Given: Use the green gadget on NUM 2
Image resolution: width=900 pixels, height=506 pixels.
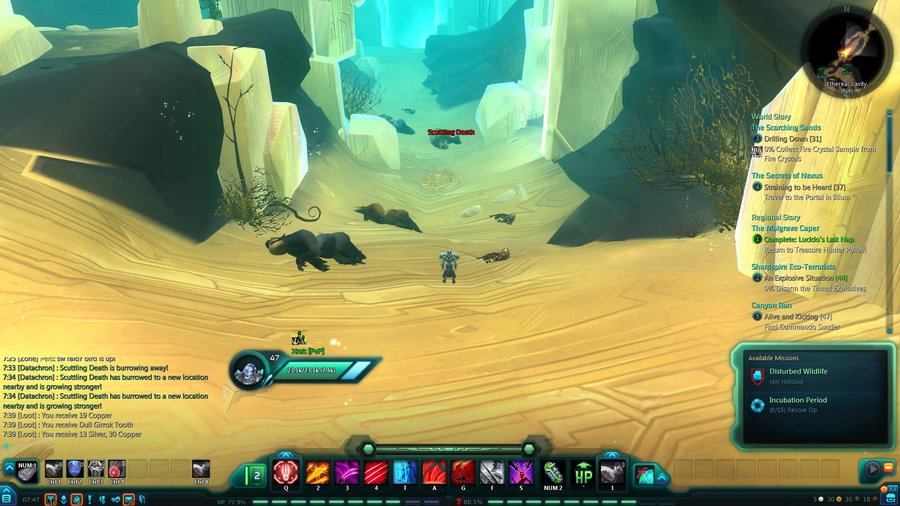Looking at the screenshot, I should [x=553, y=471].
